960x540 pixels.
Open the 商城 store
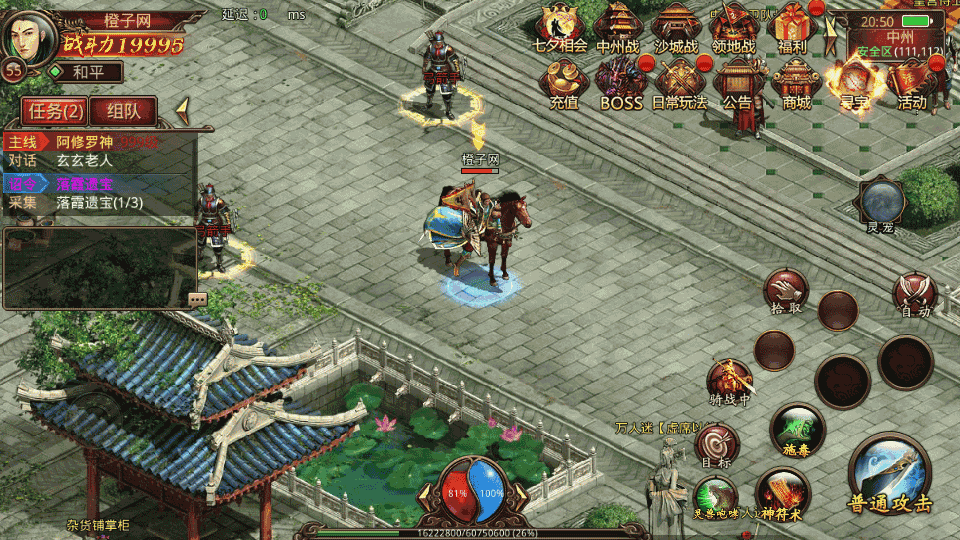coord(796,83)
